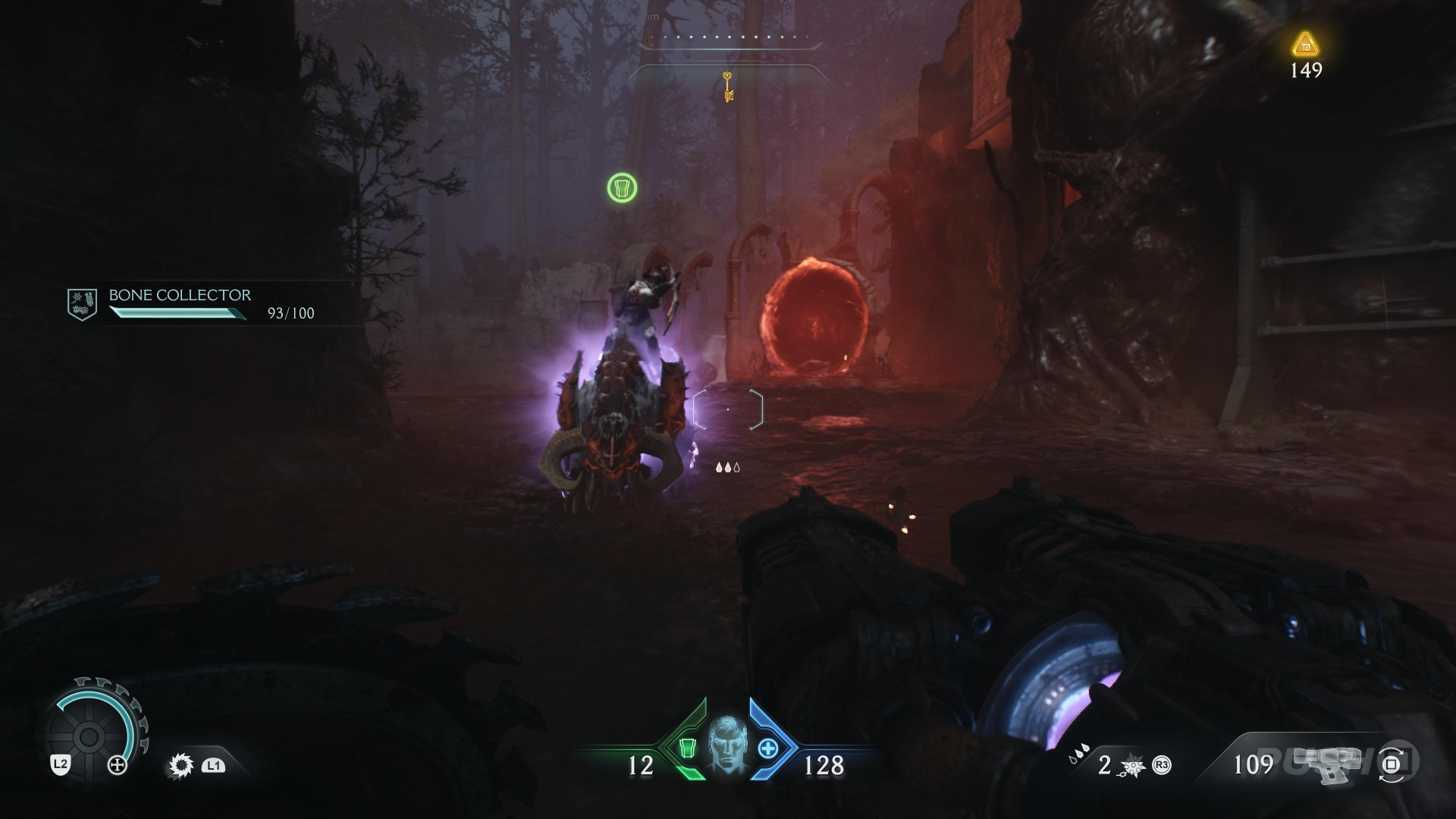Click the circular cross icon on the gauge
Image resolution: width=1456 pixels, height=819 pixels.
118,766
